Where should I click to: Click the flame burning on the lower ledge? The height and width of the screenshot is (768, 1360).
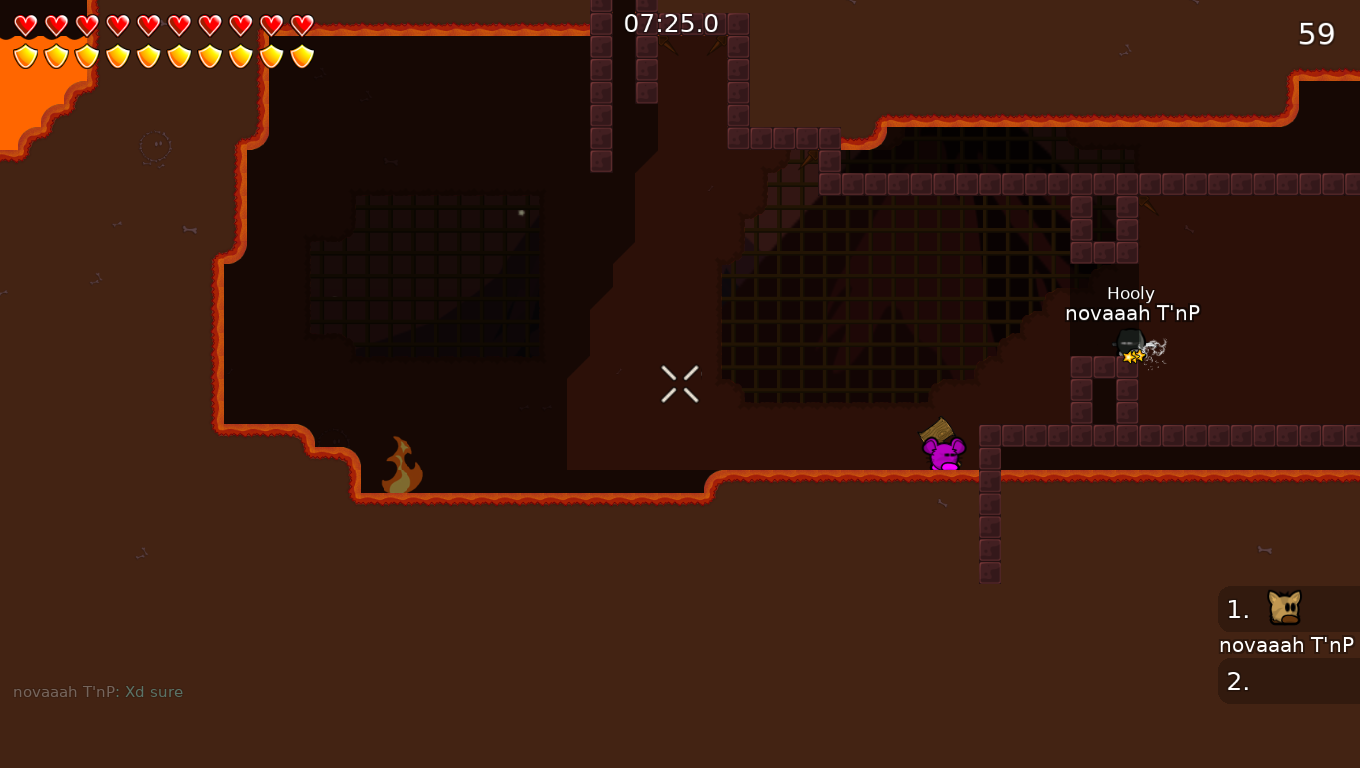(x=400, y=468)
